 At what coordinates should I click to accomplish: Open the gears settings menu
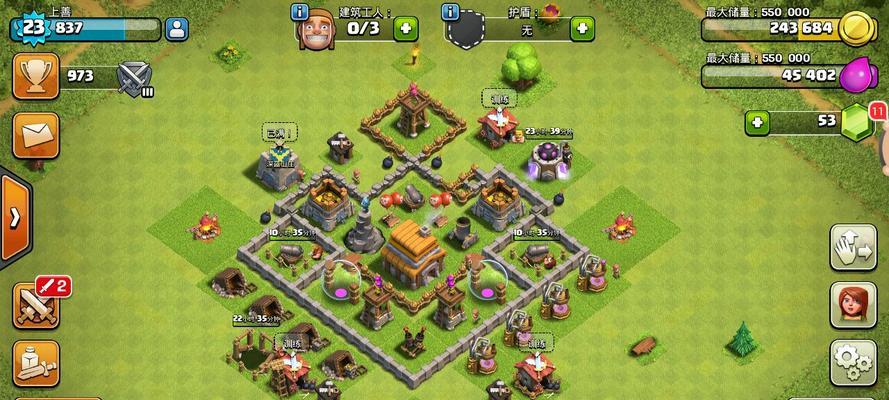coord(853,361)
